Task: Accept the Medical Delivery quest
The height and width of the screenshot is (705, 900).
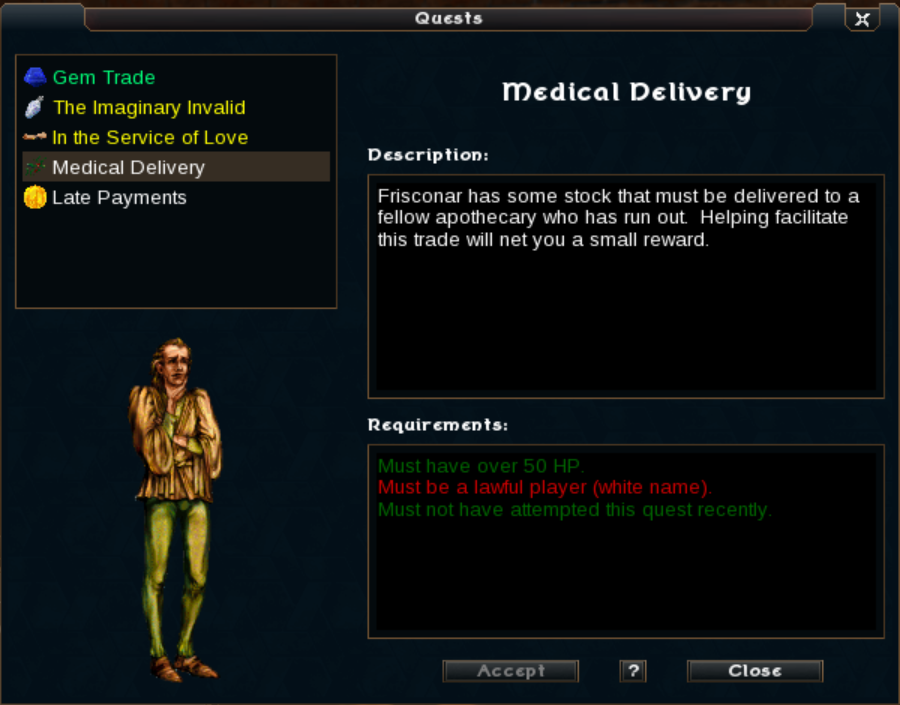Action: pyautogui.click(x=511, y=671)
